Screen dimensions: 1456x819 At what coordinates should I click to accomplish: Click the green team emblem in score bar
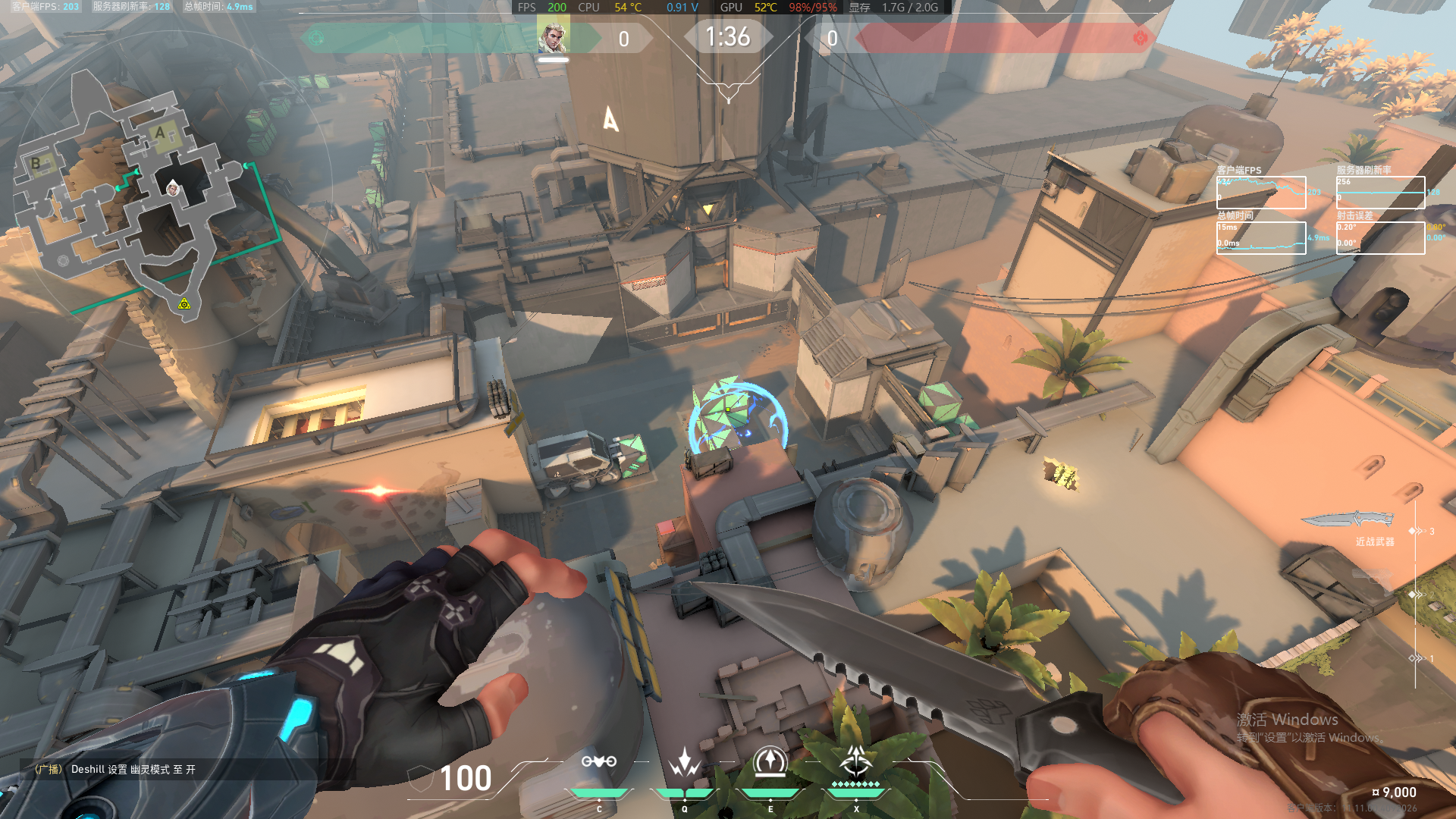[316, 38]
